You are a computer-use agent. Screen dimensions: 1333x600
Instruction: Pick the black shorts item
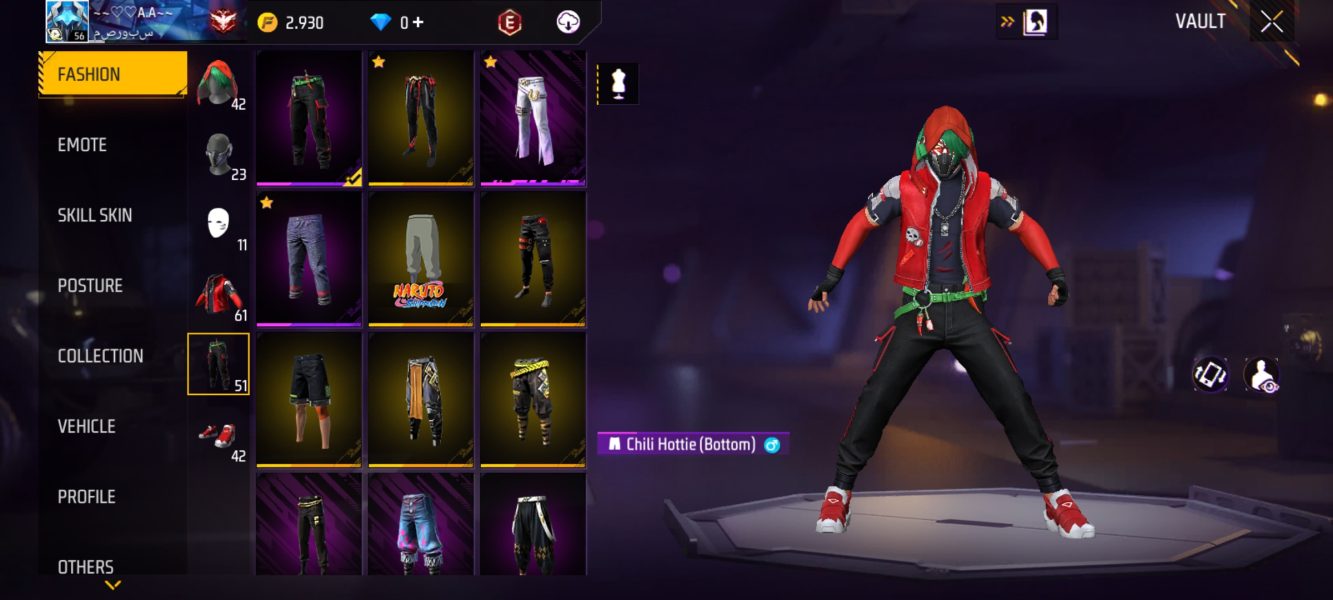pos(309,398)
